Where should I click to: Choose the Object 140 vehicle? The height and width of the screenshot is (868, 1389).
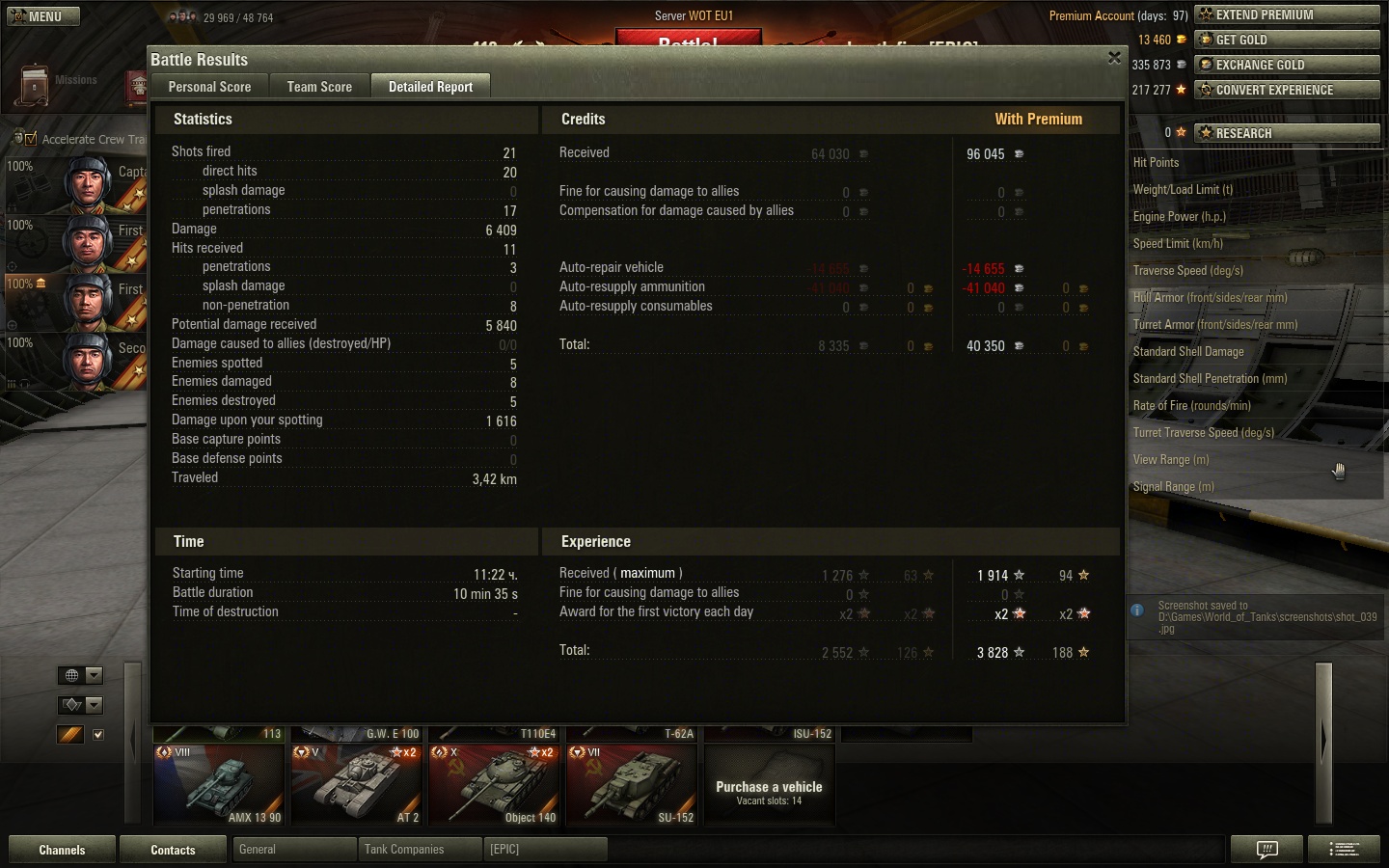tap(494, 784)
